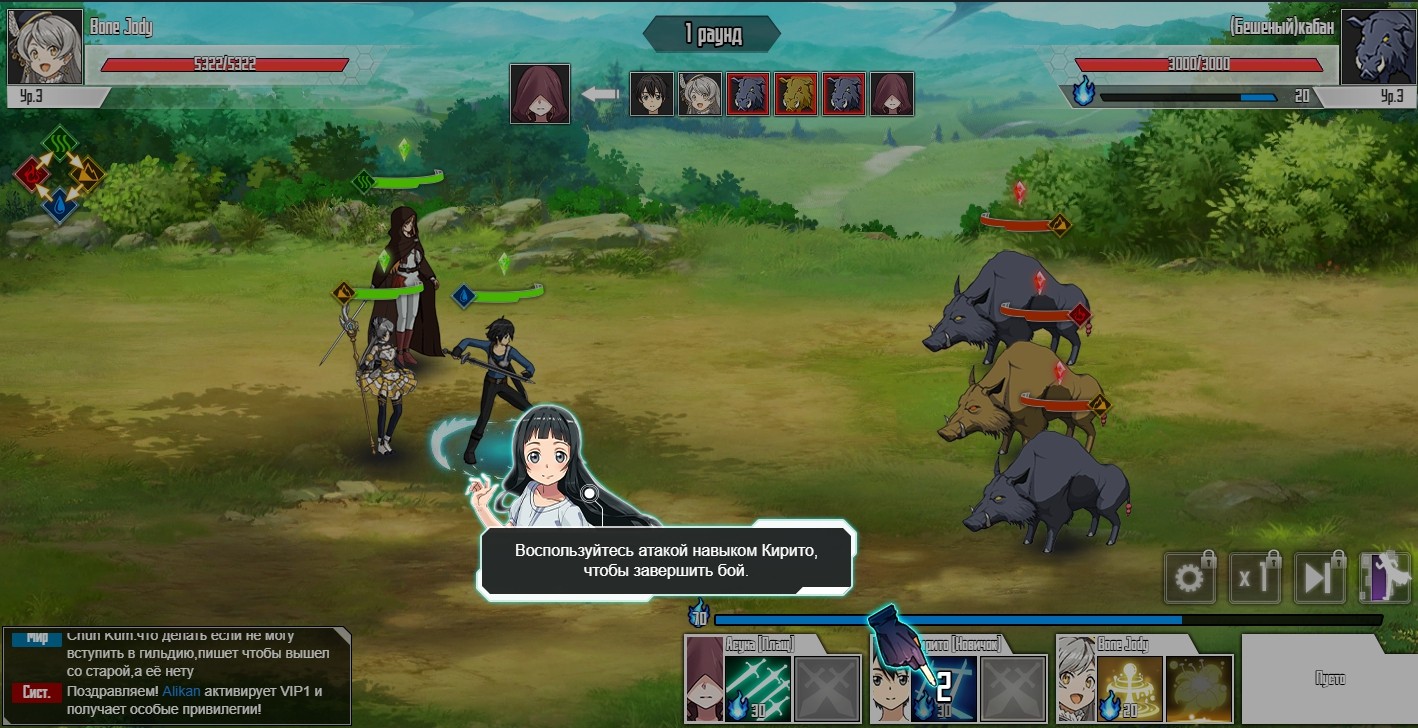
Task: Flee the battle via the exit door icon
Action: tap(1383, 577)
